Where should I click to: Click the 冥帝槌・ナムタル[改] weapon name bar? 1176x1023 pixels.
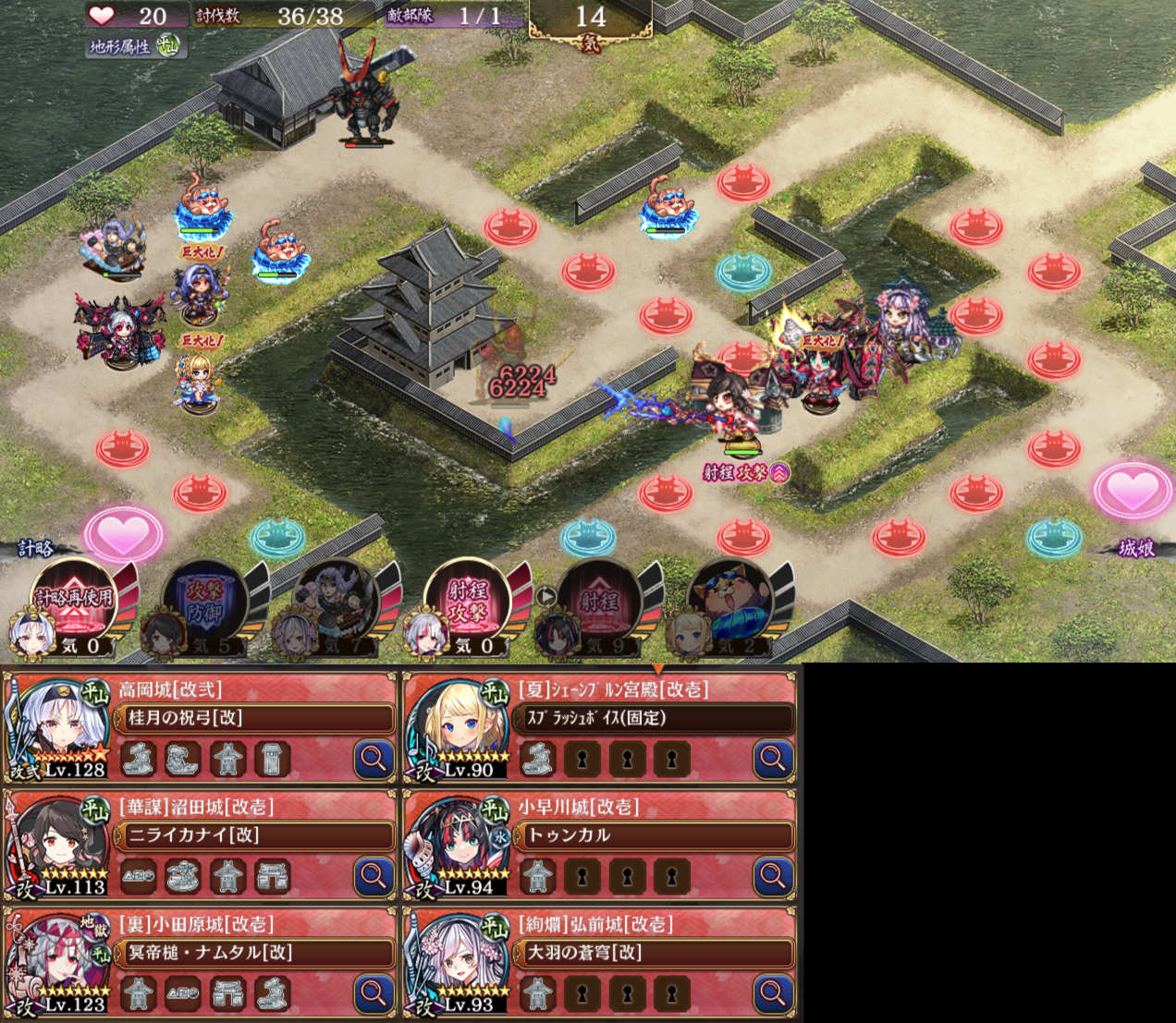coord(254,953)
